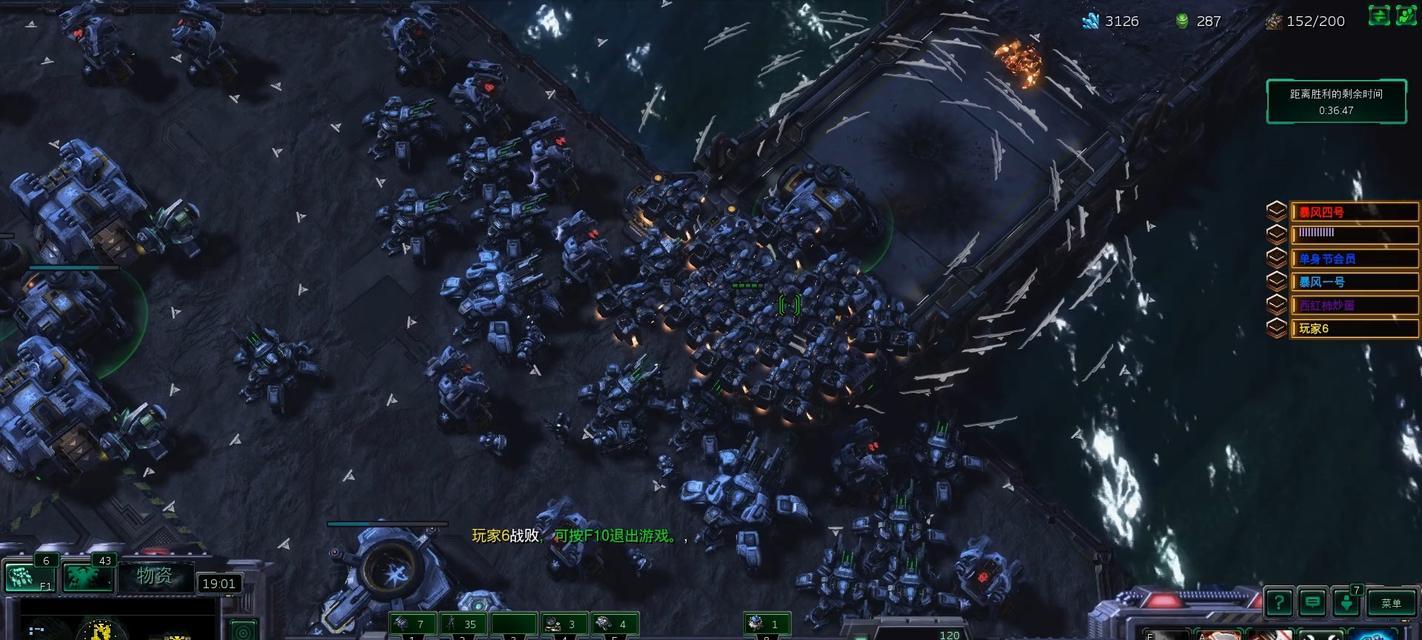The height and width of the screenshot is (640, 1422).
Task: Open the 物资 supplies panel
Action: (155, 576)
